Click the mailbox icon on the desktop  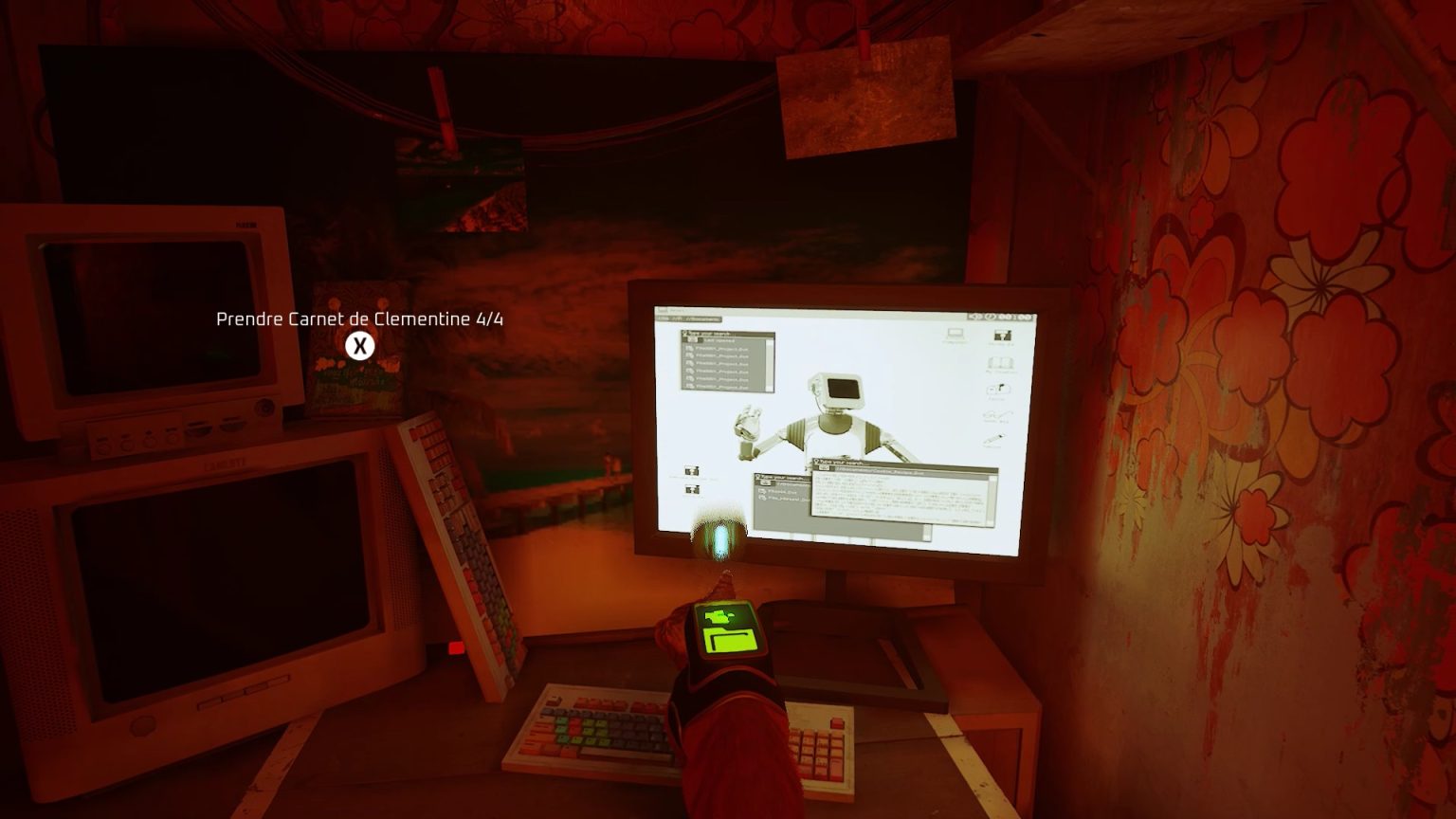tap(997, 389)
